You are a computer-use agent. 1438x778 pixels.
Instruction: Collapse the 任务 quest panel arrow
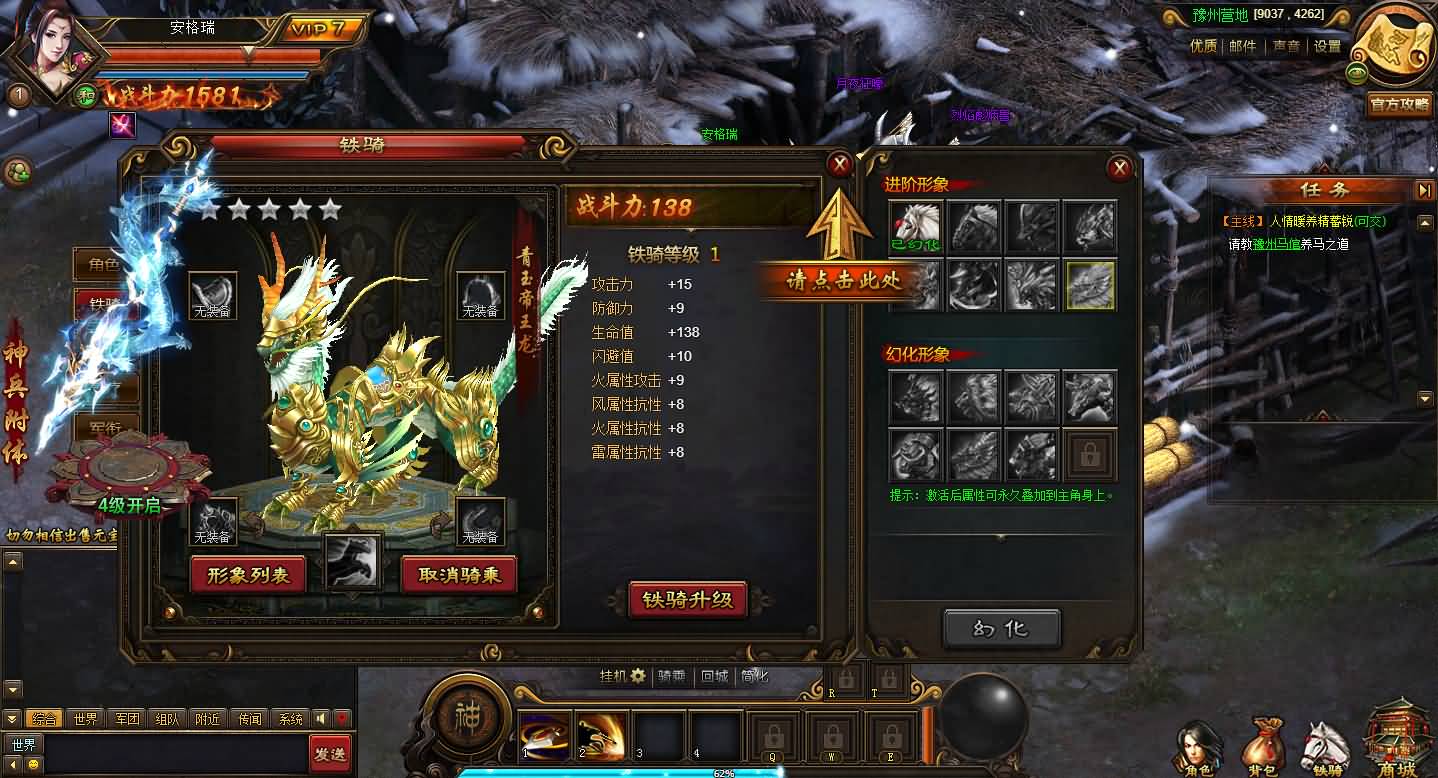click(1424, 188)
